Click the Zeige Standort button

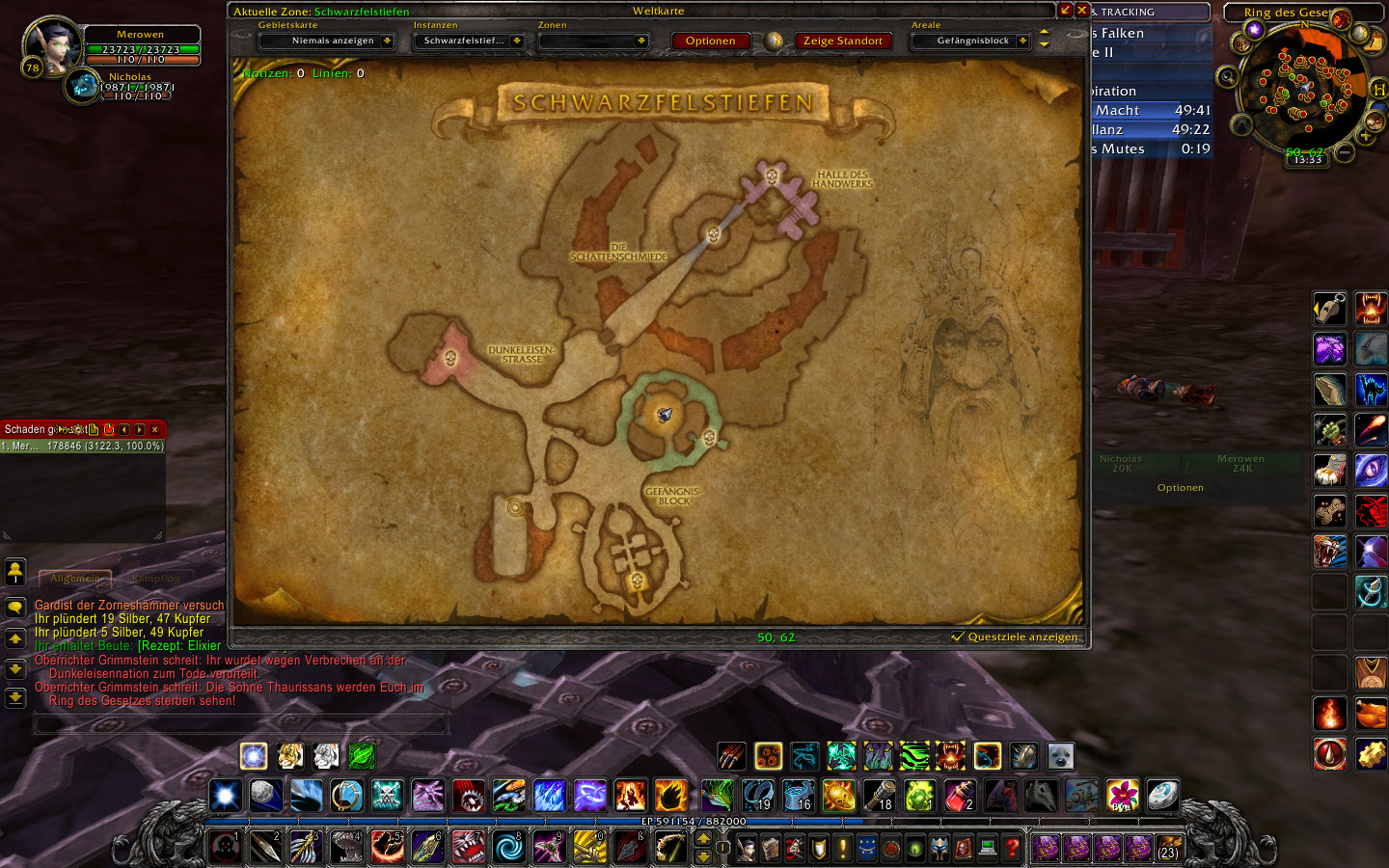click(842, 41)
